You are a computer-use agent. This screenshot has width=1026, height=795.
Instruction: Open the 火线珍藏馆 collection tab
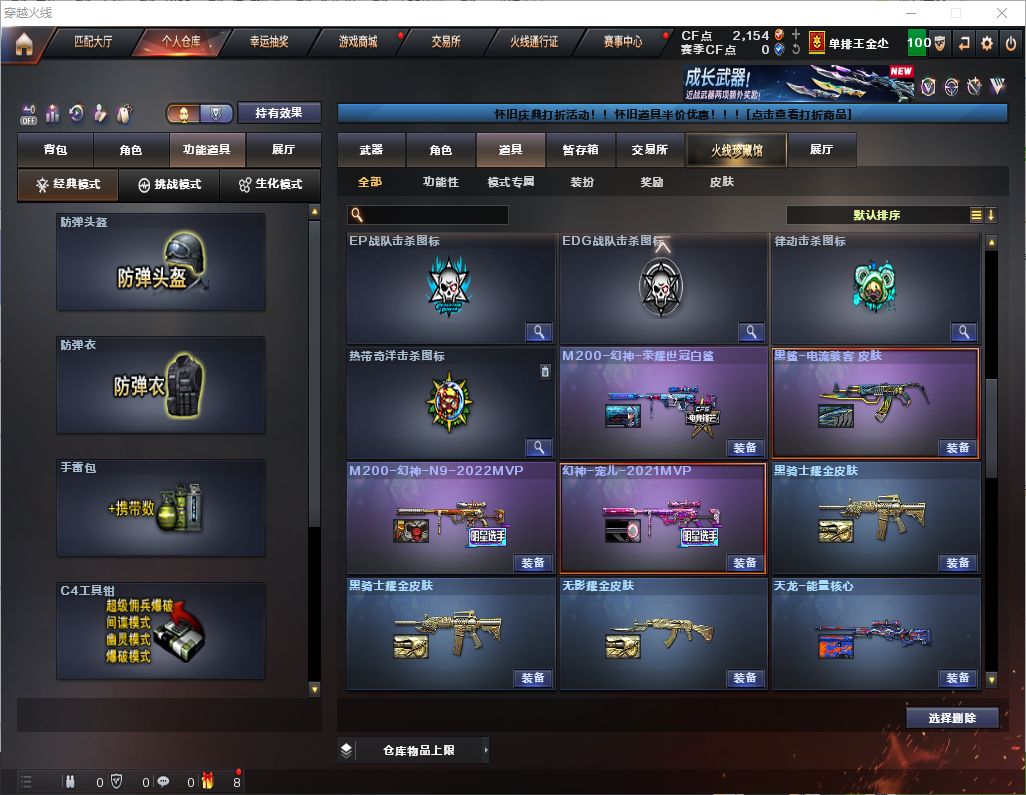click(736, 150)
